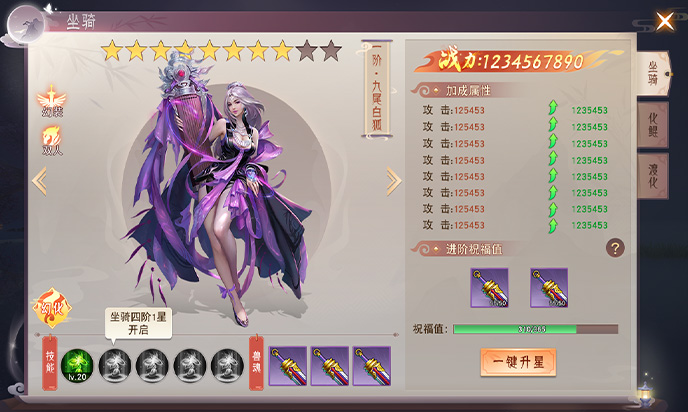Show the previous mount with left arrow

40,181
